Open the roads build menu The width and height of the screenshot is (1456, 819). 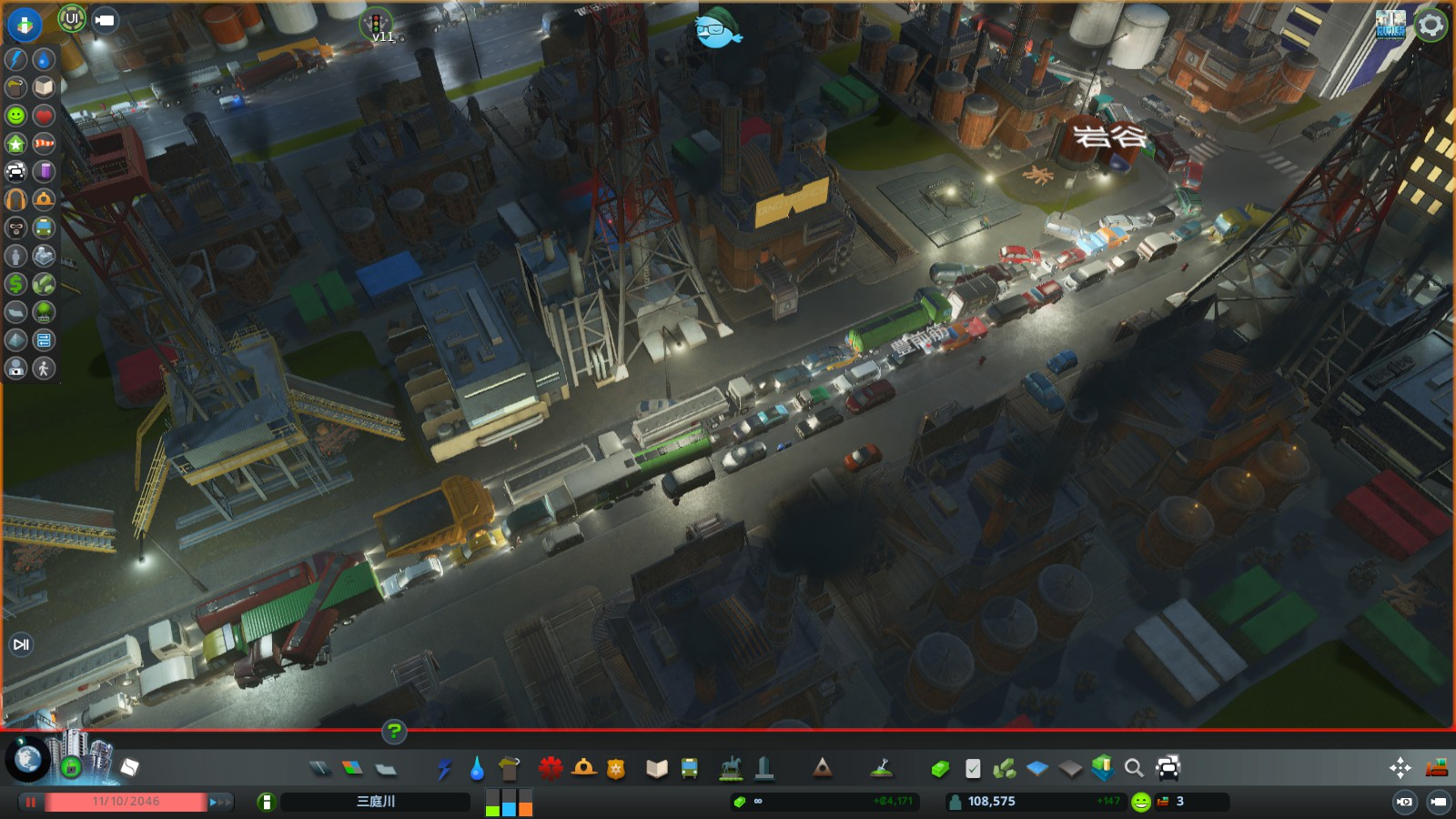(319, 769)
